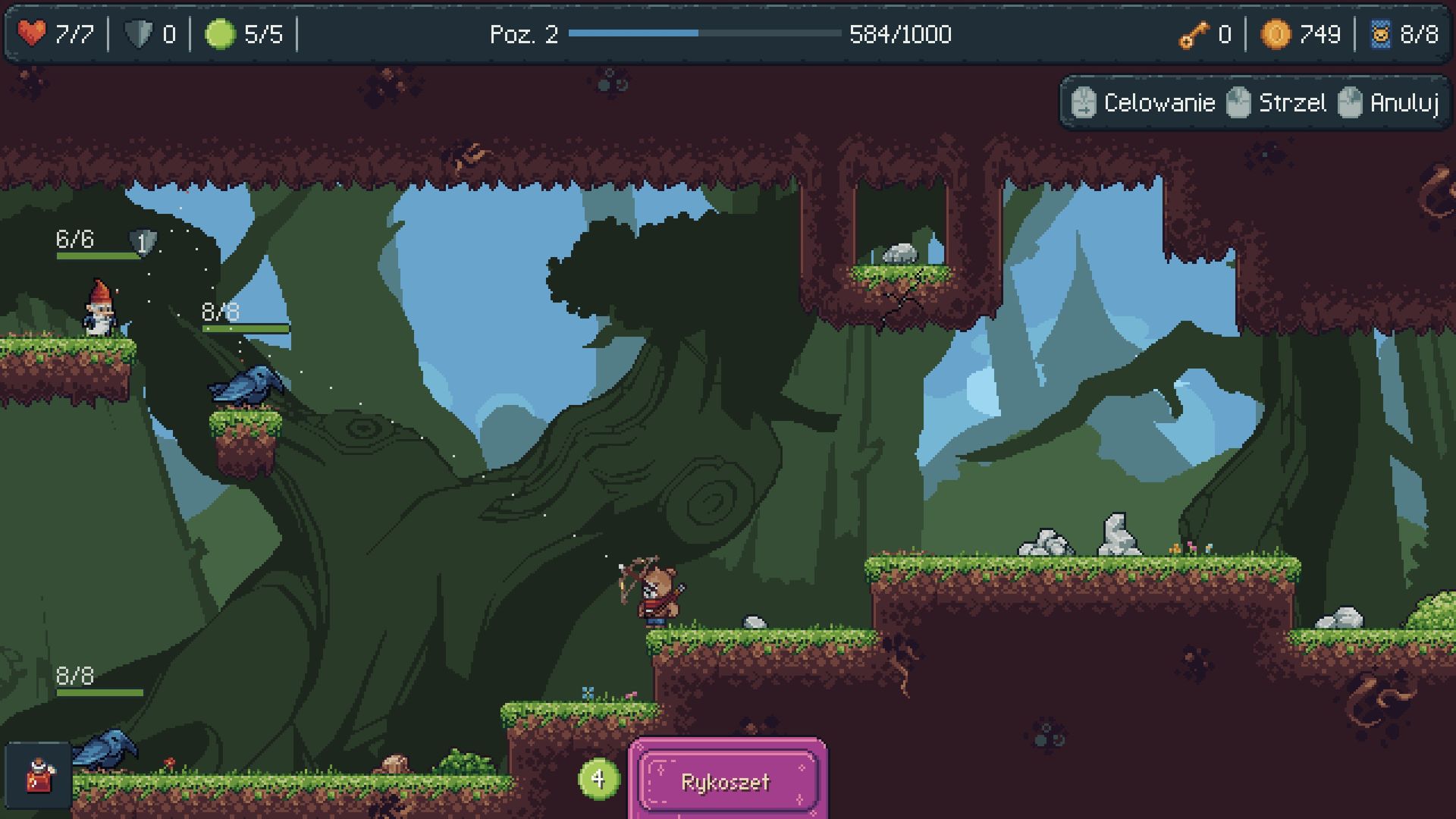Select the Rykoszet ability card
The width and height of the screenshot is (1456, 819).
[726, 781]
